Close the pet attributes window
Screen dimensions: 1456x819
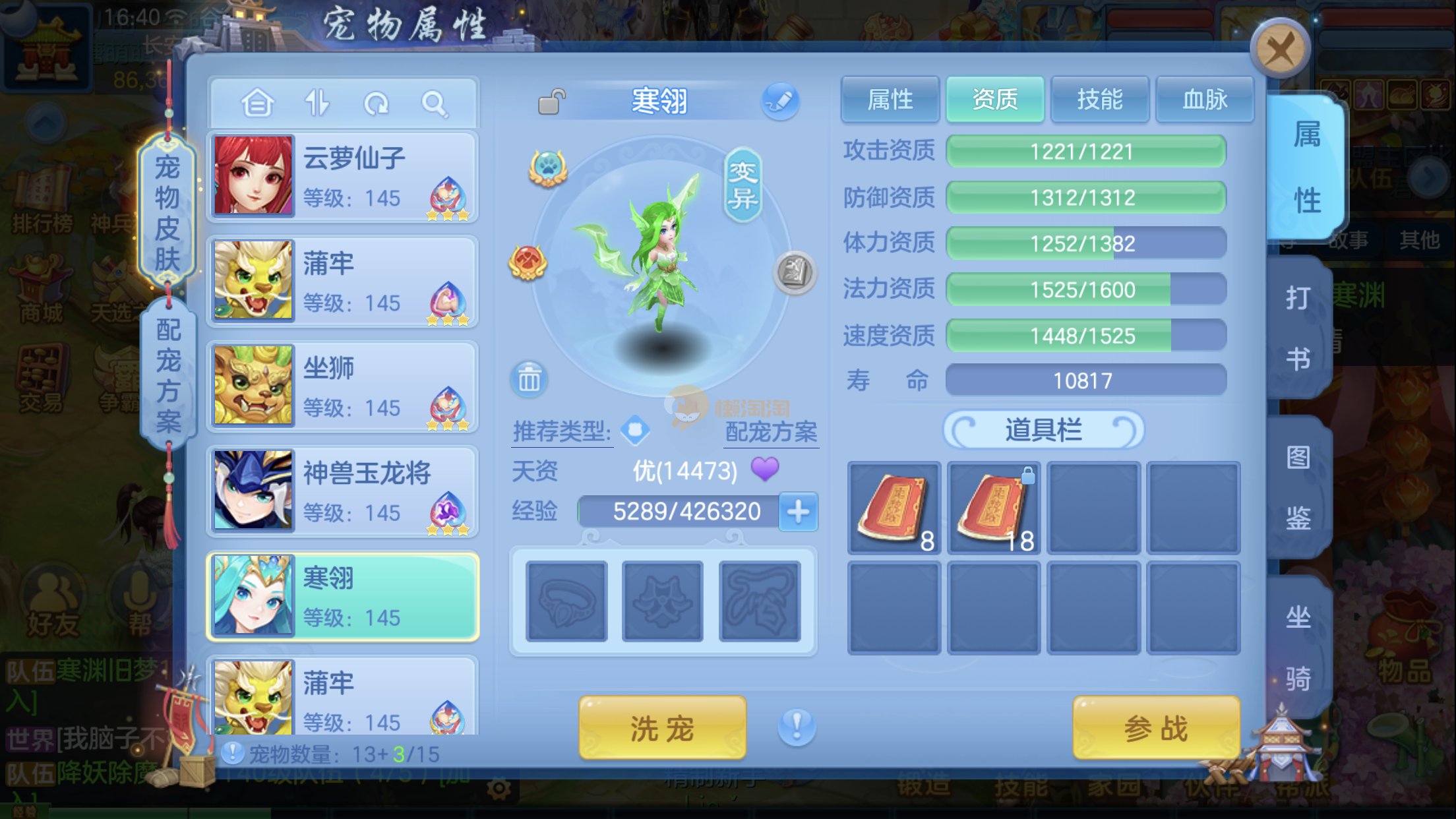(x=1280, y=49)
